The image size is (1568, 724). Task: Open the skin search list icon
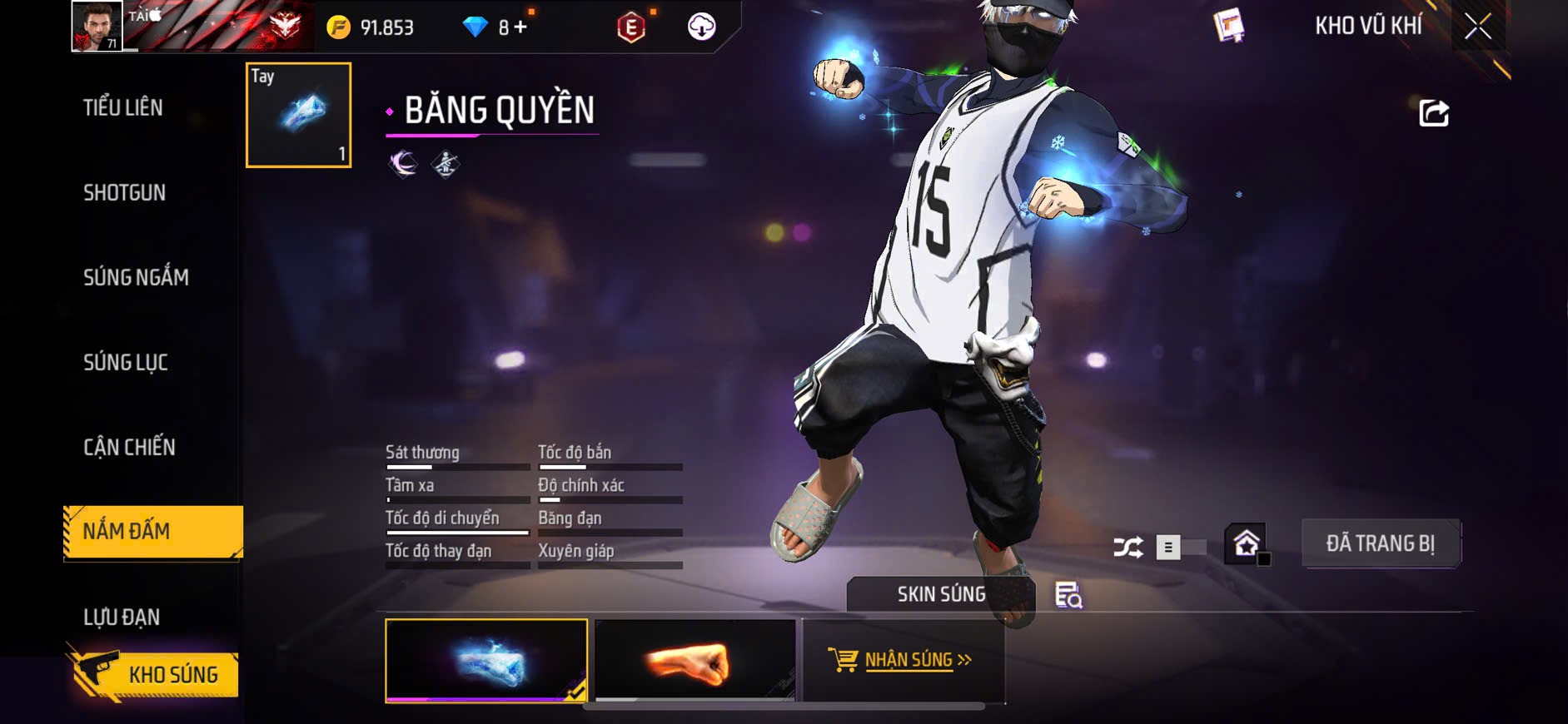(1068, 595)
